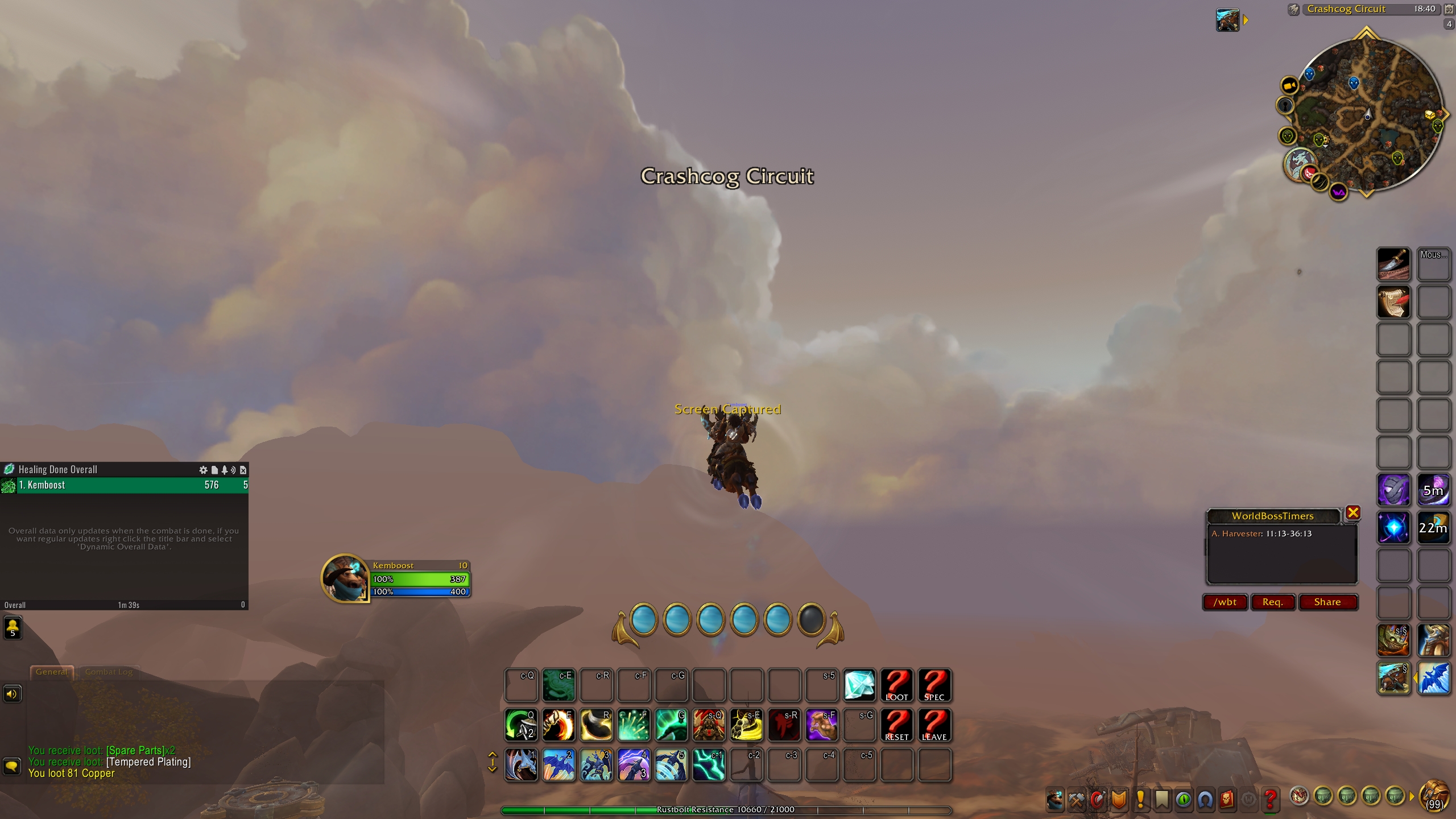This screenshot has width=1456, height=819.
Task: Click the LEAVE macro button
Action: (934, 725)
